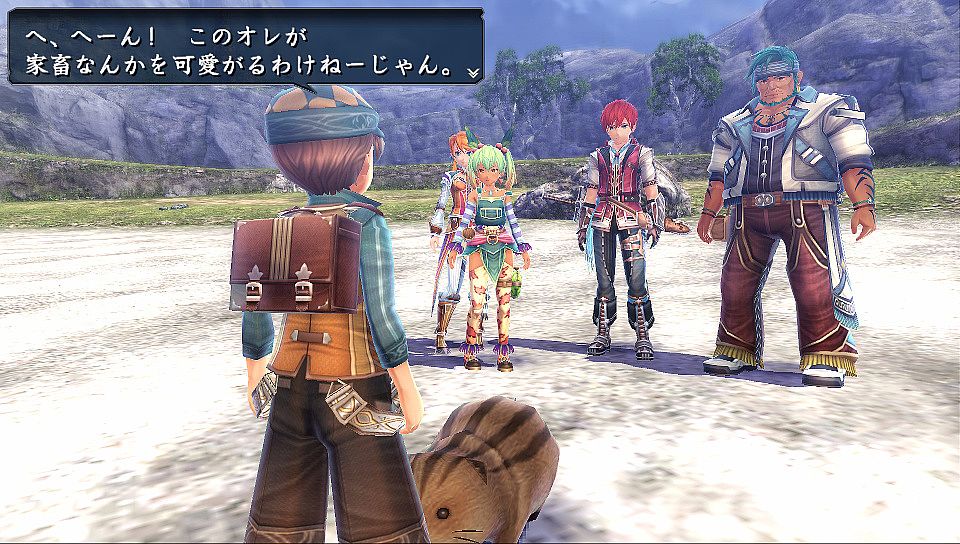
Task: Advance dialogue with the down-arrow indicator
Action: click(x=472, y=73)
